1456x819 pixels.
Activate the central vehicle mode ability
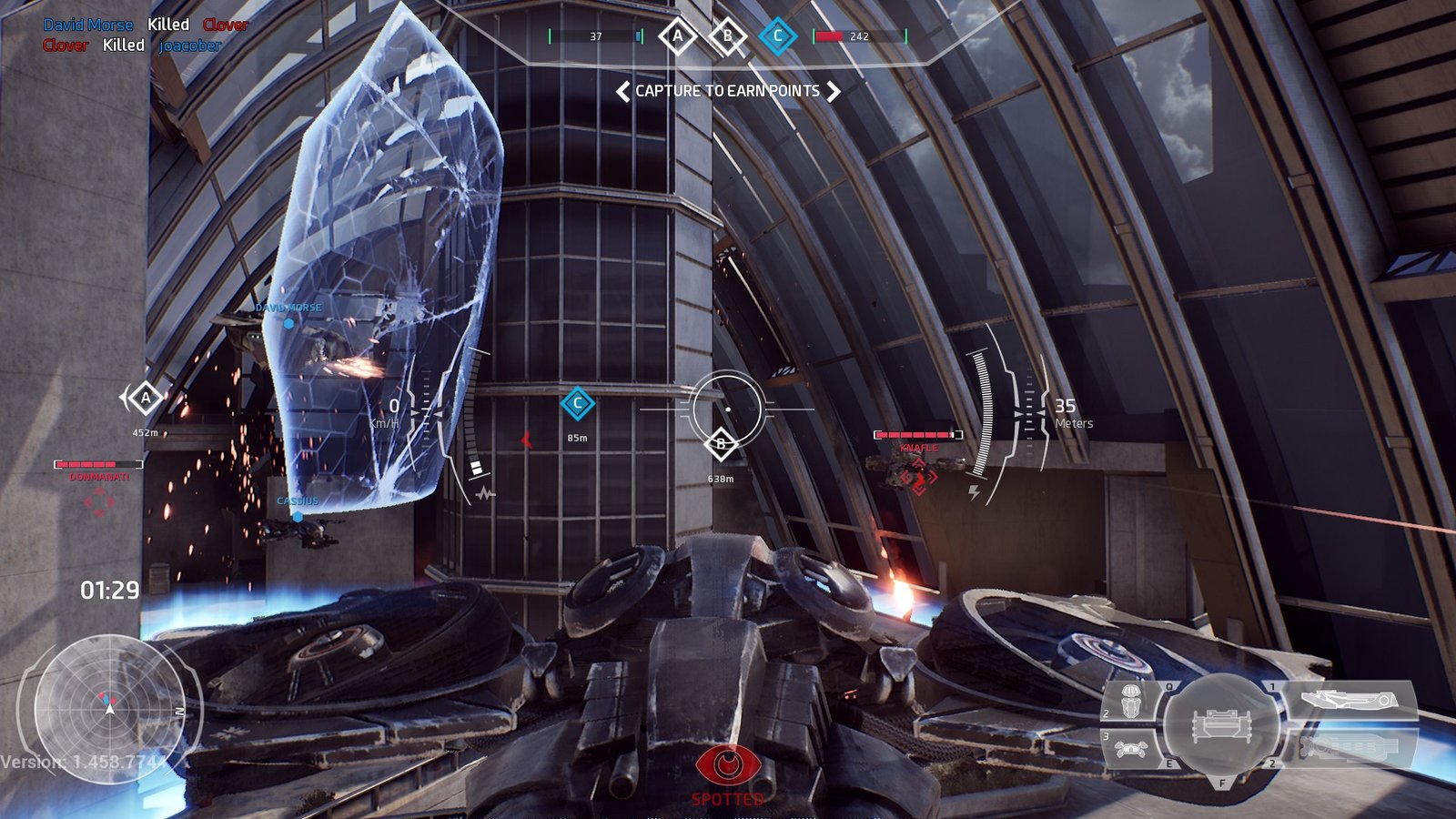(1222, 724)
